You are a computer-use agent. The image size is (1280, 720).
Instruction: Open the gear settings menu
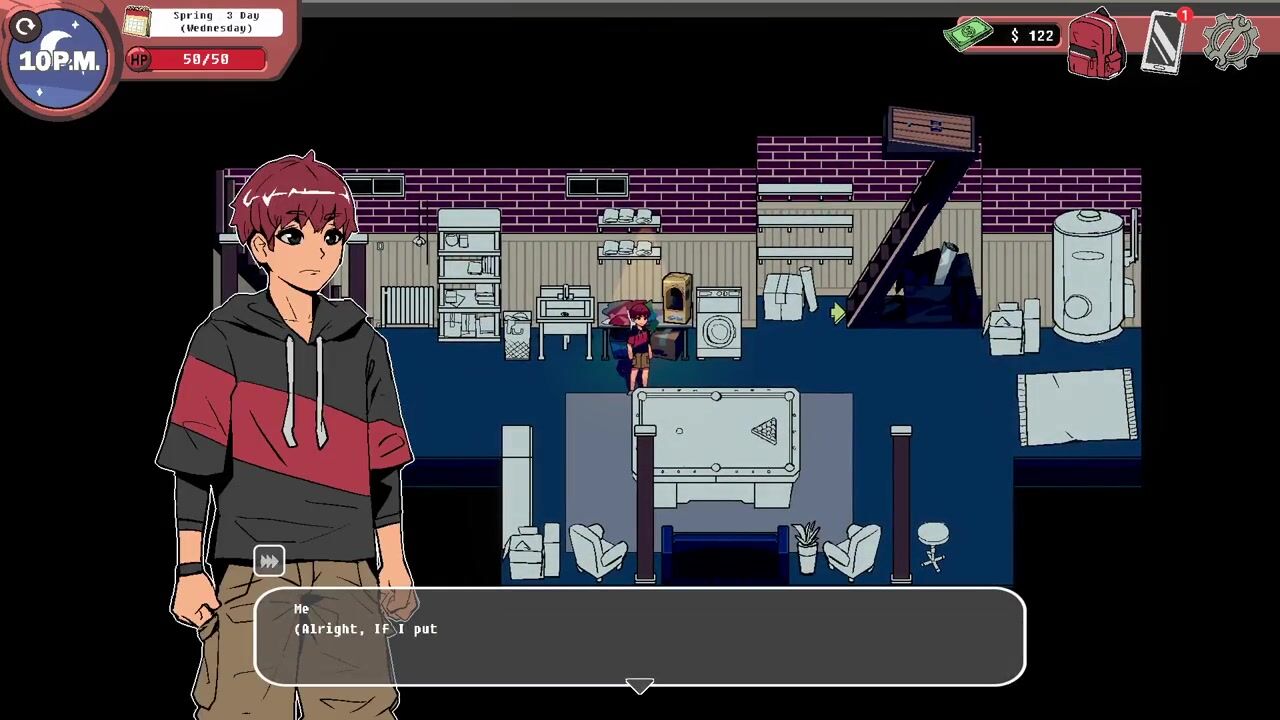click(1231, 42)
